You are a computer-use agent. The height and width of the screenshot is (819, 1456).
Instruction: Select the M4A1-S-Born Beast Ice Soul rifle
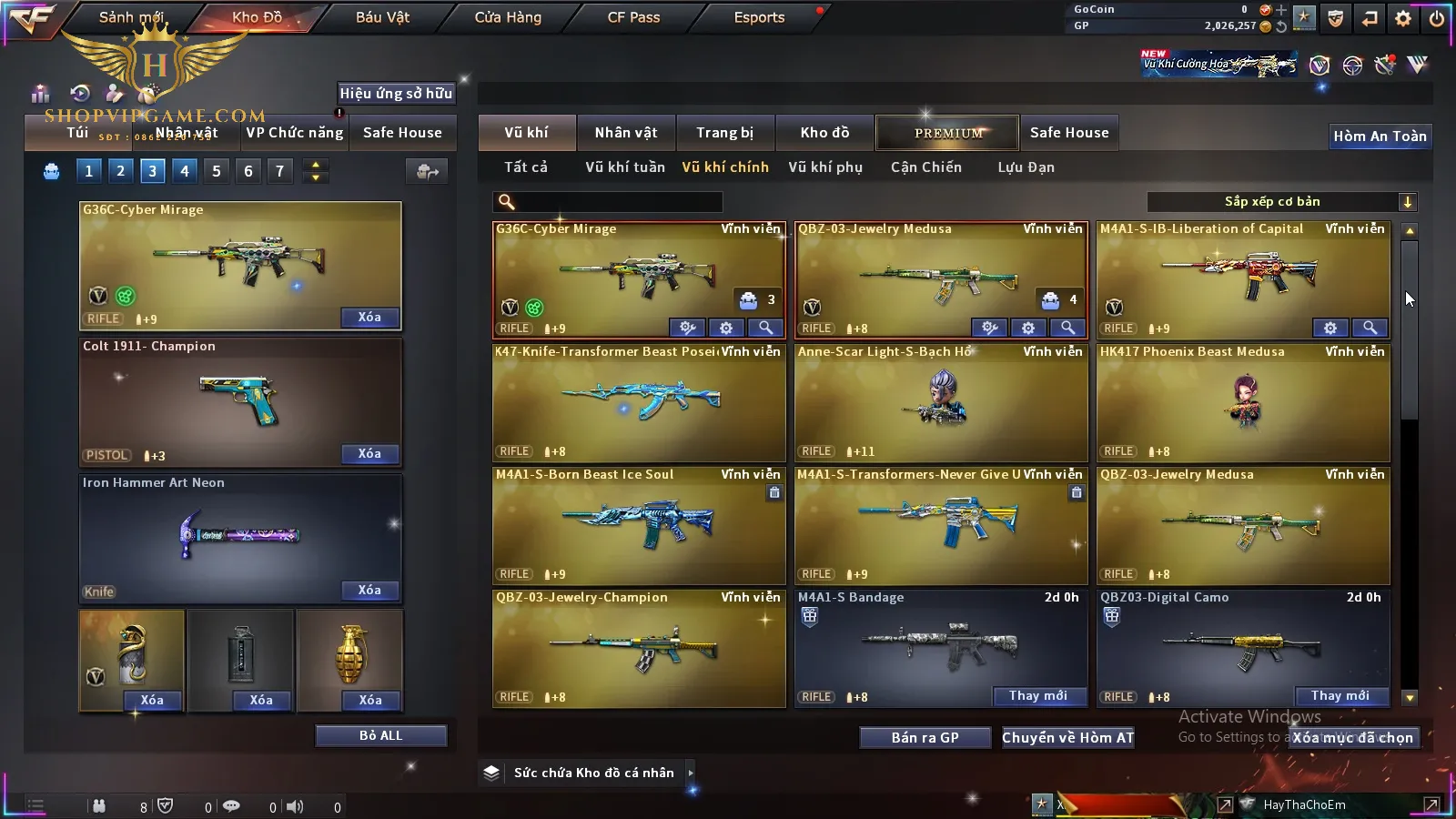(639, 525)
